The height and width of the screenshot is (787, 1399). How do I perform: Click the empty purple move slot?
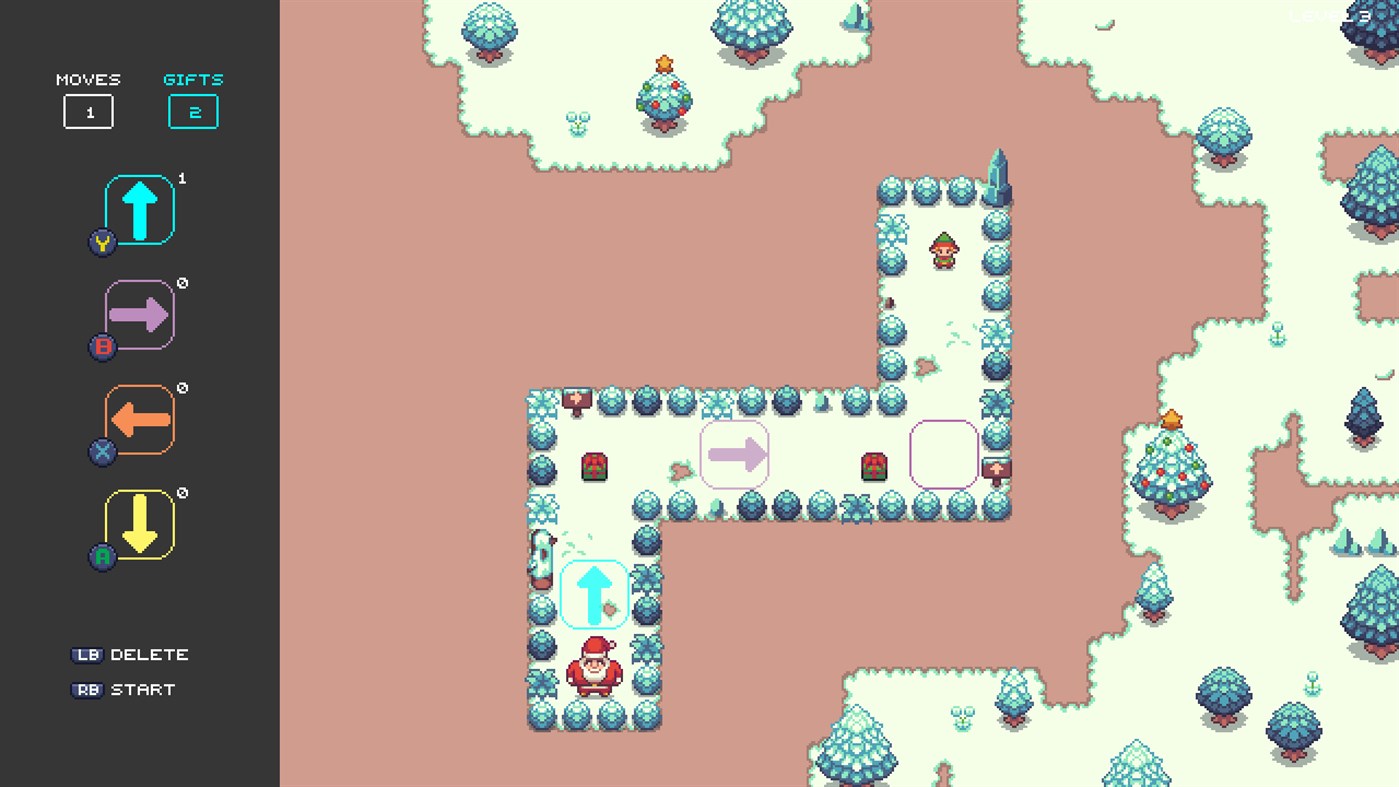click(944, 454)
